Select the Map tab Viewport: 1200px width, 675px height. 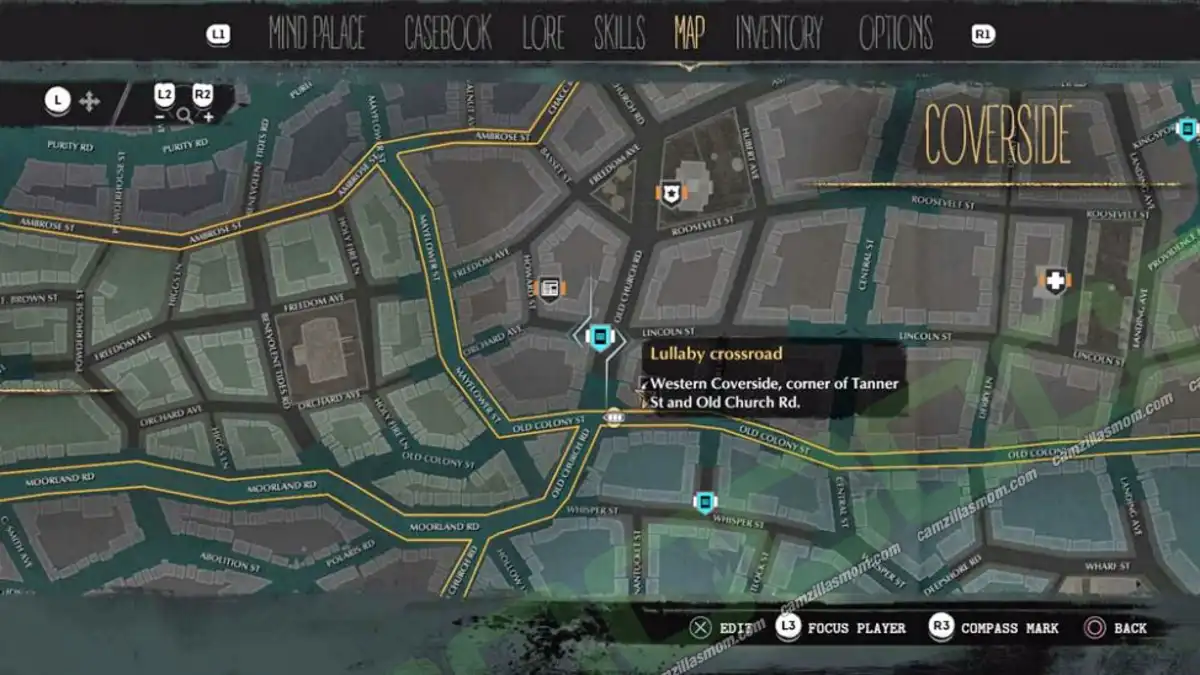coord(689,34)
